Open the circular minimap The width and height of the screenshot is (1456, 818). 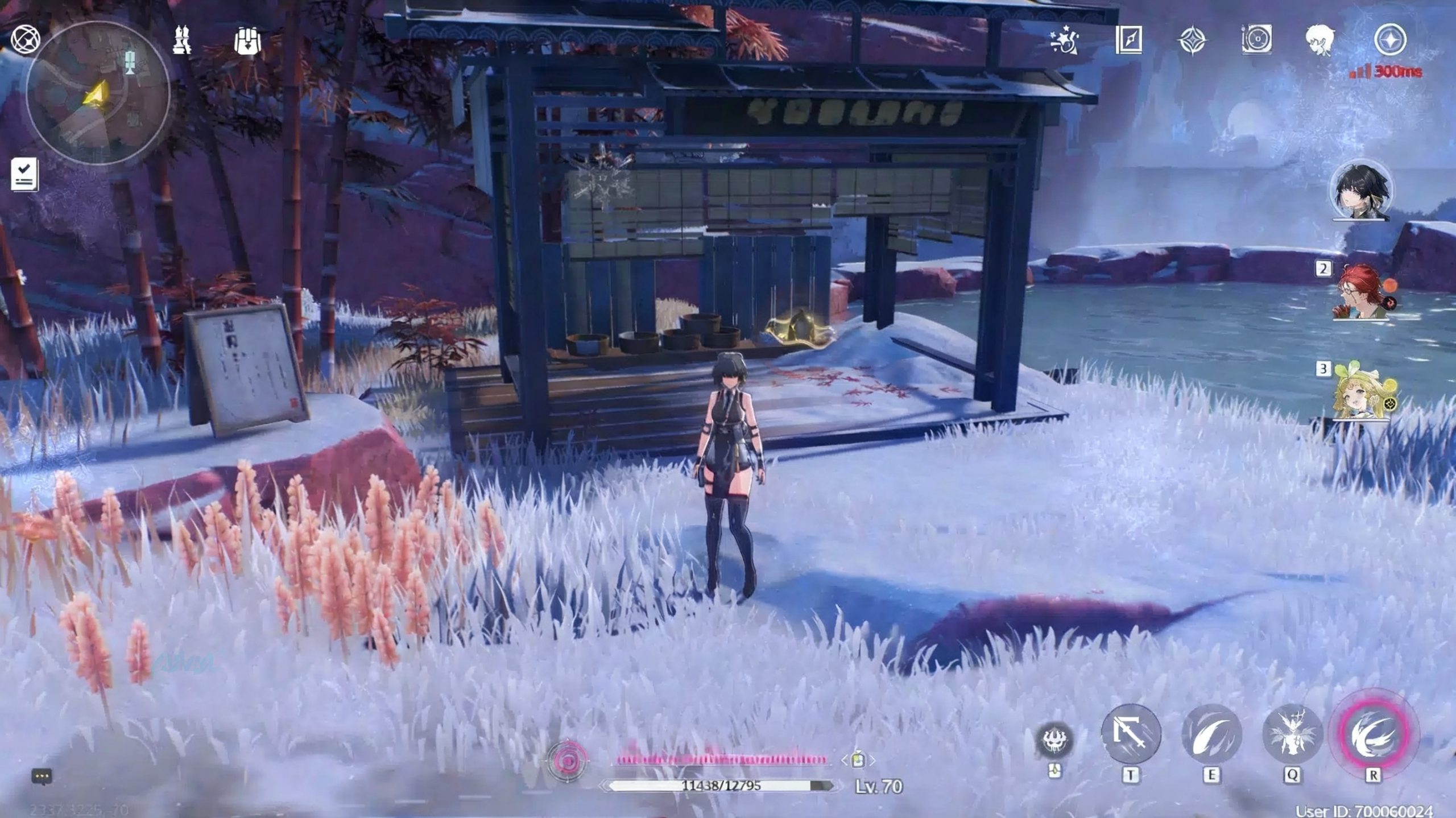click(x=98, y=93)
